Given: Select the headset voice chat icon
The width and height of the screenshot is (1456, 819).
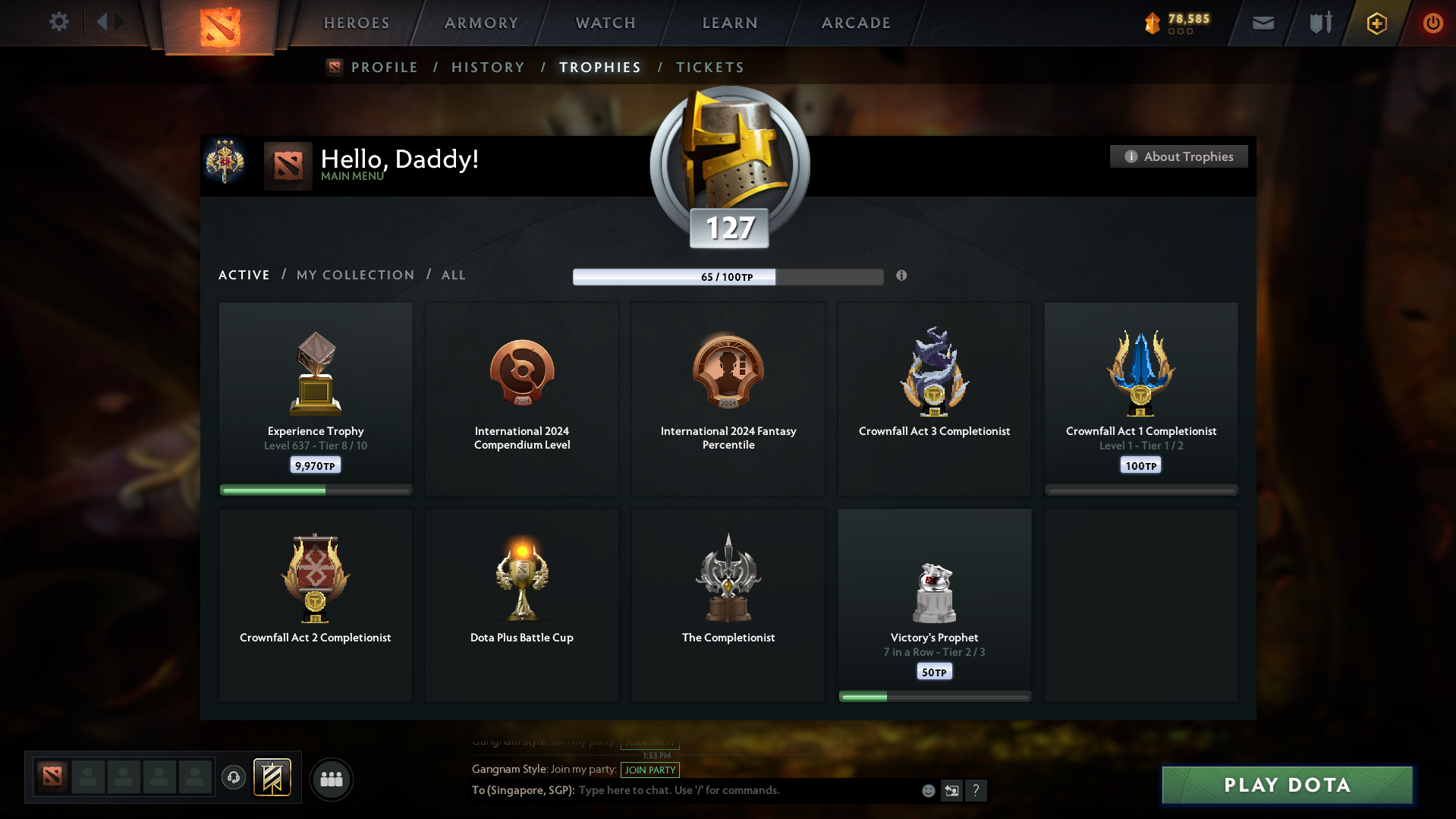Looking at the screenshot, I should [x=234, y=778].
